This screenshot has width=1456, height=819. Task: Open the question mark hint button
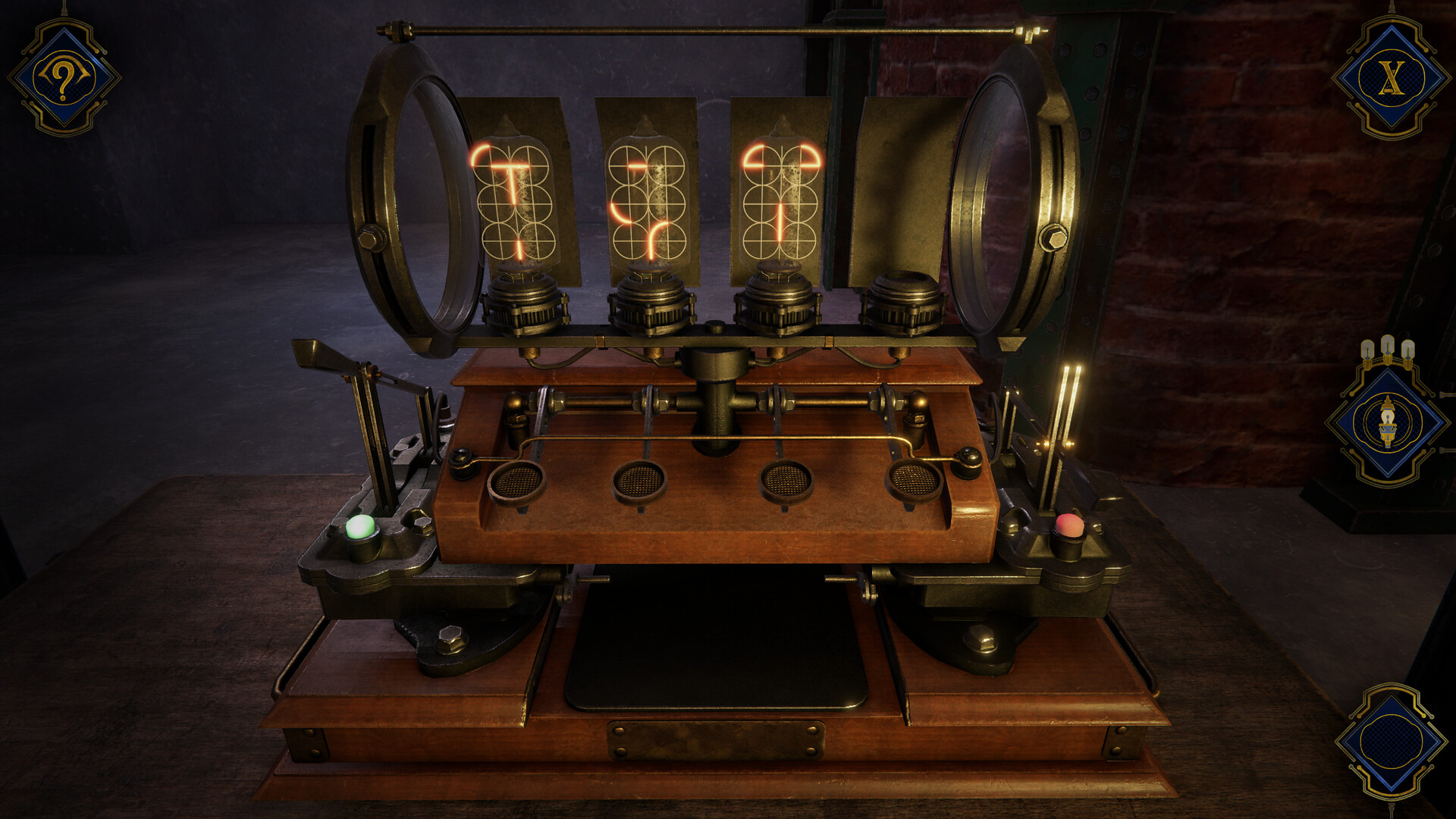point(64,78)
